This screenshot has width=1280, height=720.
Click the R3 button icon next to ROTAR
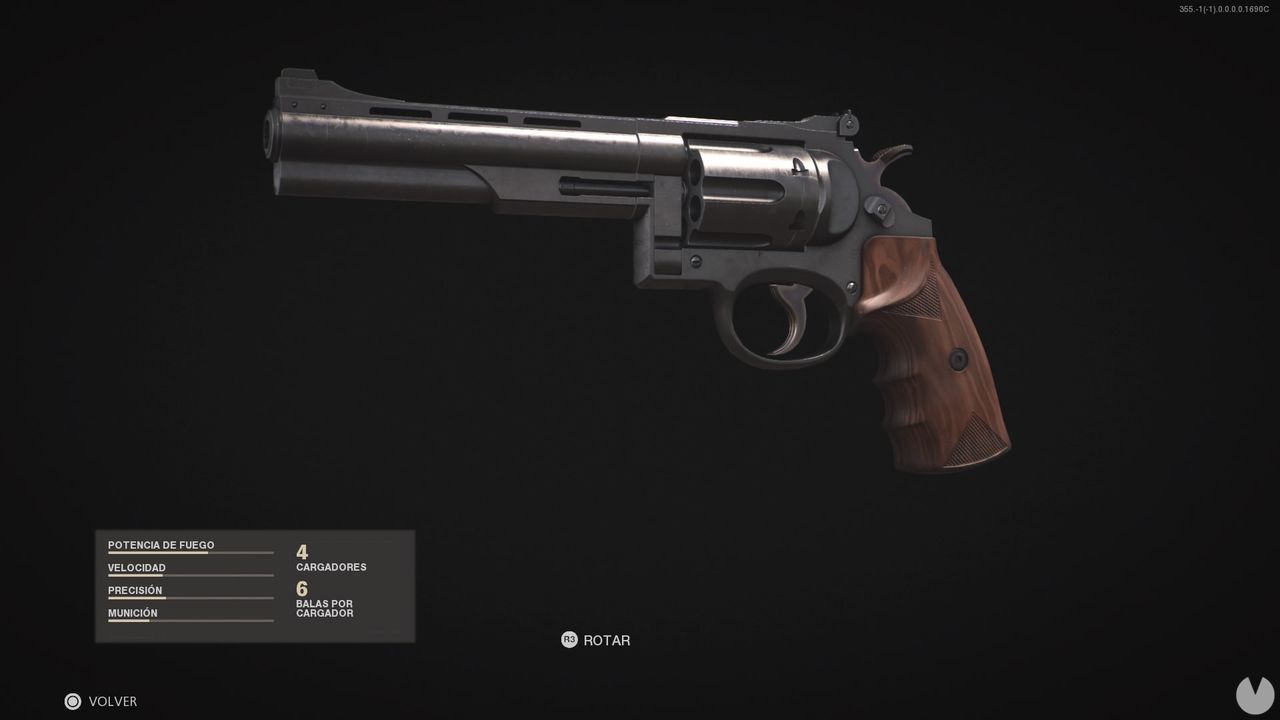pyautogui.click(x=570, y=640)
